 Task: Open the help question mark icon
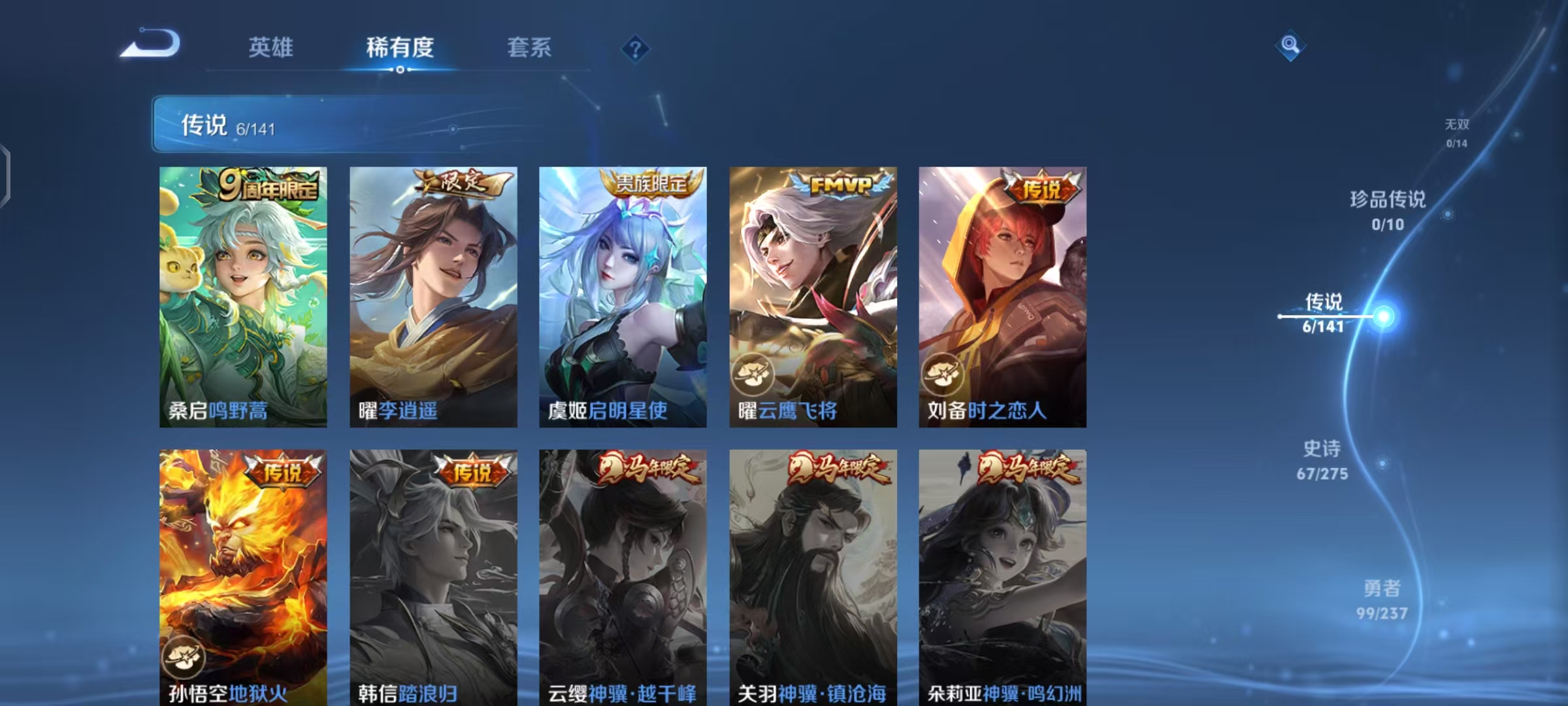coord(637,48)
